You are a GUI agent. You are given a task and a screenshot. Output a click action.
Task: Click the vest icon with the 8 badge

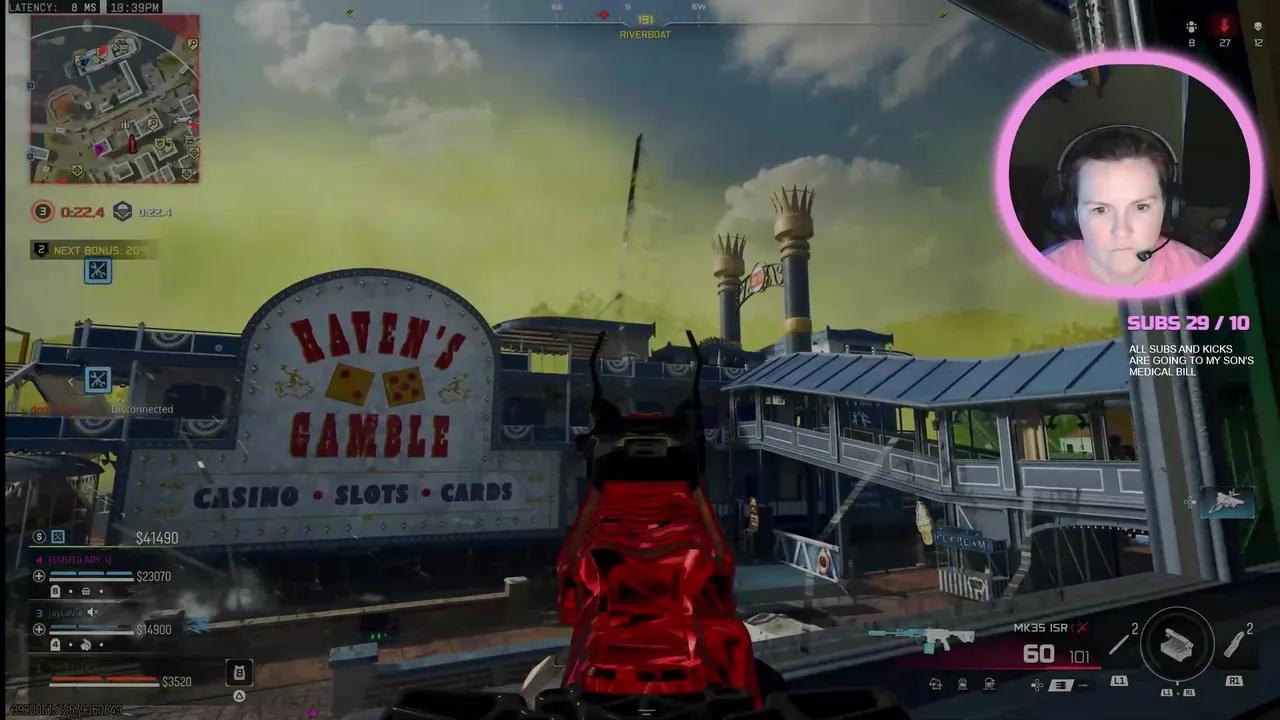click(240, 671)
